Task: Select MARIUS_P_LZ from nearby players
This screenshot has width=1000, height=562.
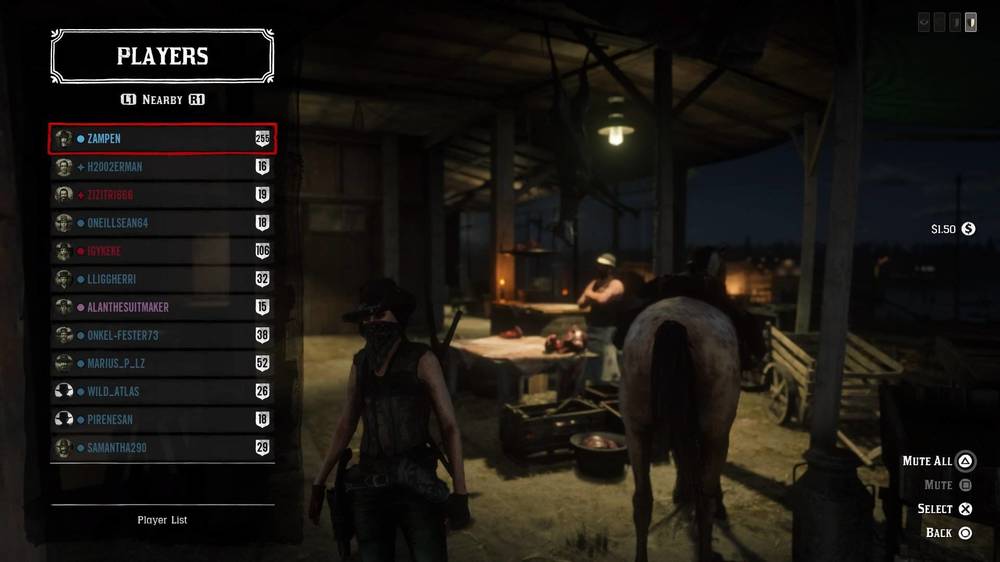Action: [162, 363]
